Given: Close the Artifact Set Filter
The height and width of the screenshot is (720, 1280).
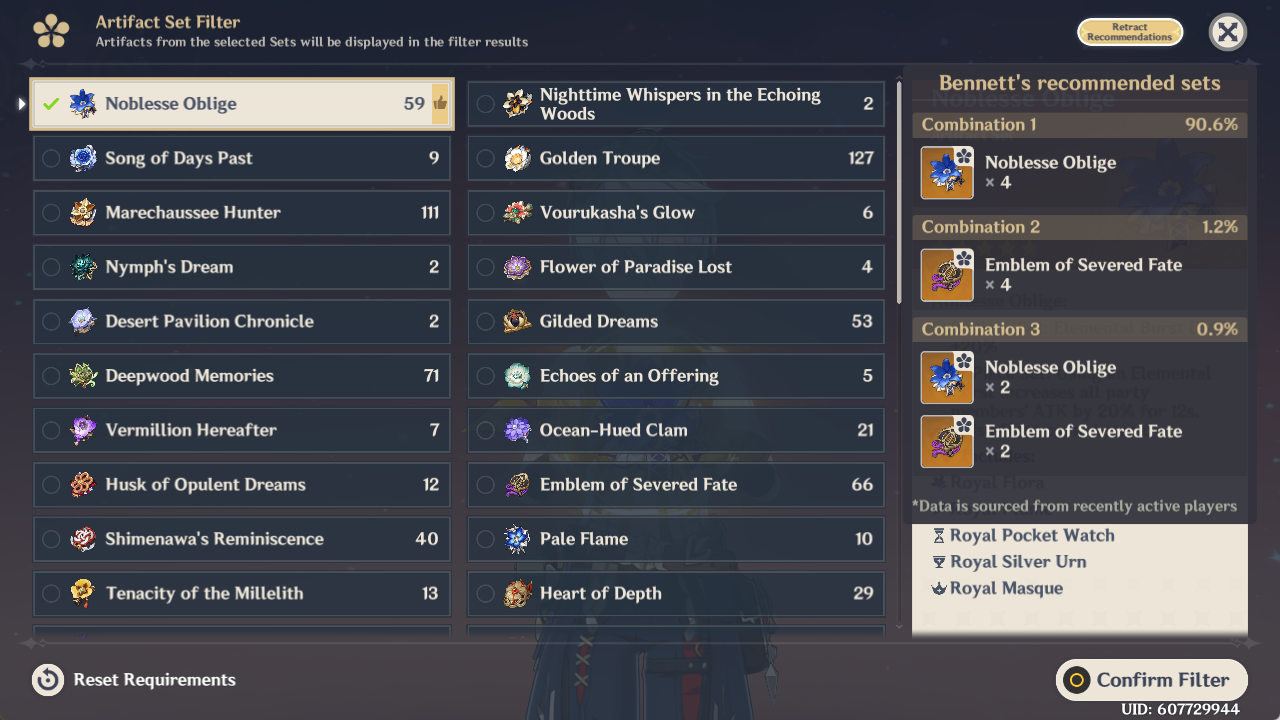Looking at the screenshot, I should coord(1227,32).
